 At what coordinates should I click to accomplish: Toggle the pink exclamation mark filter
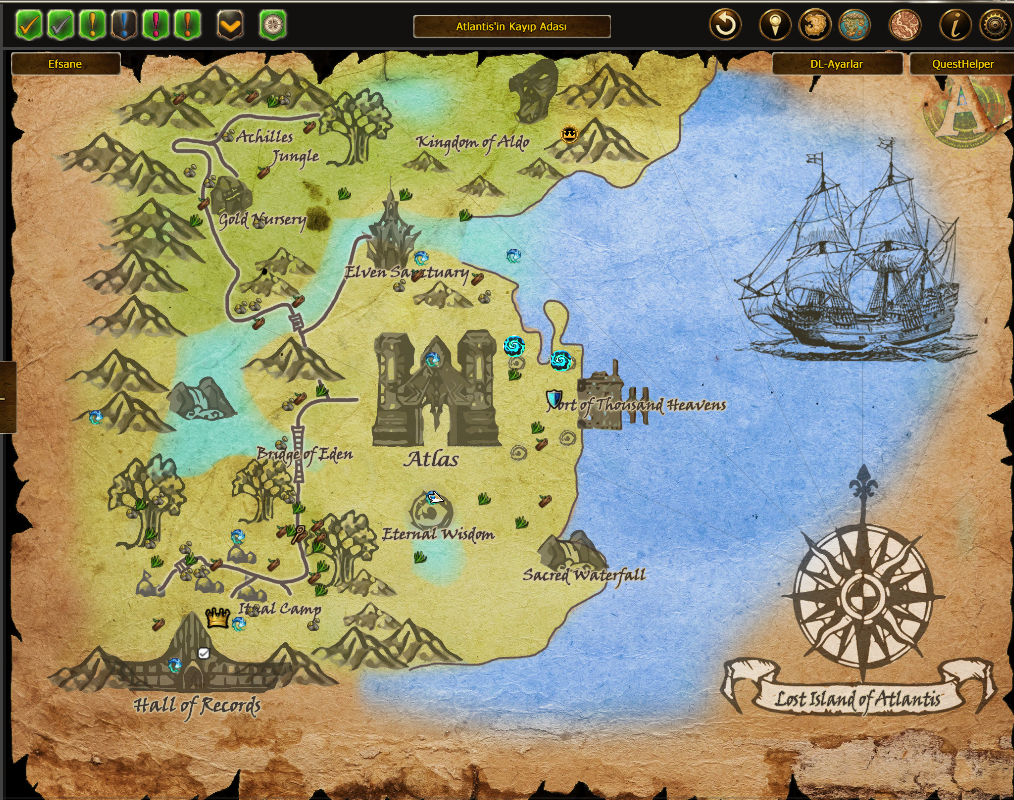coord(155,24)
